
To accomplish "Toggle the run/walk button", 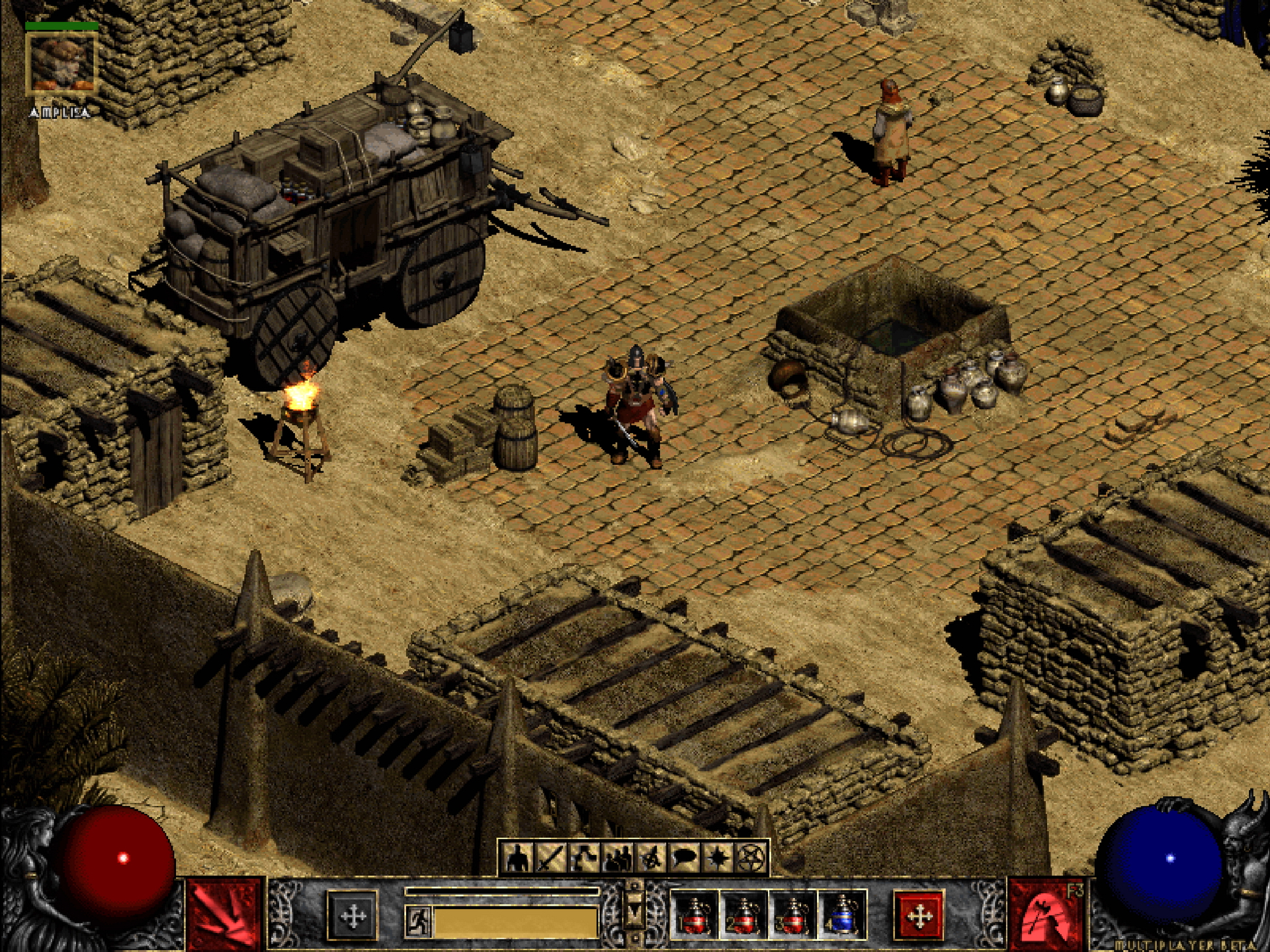I will click(x=418, y=919).
